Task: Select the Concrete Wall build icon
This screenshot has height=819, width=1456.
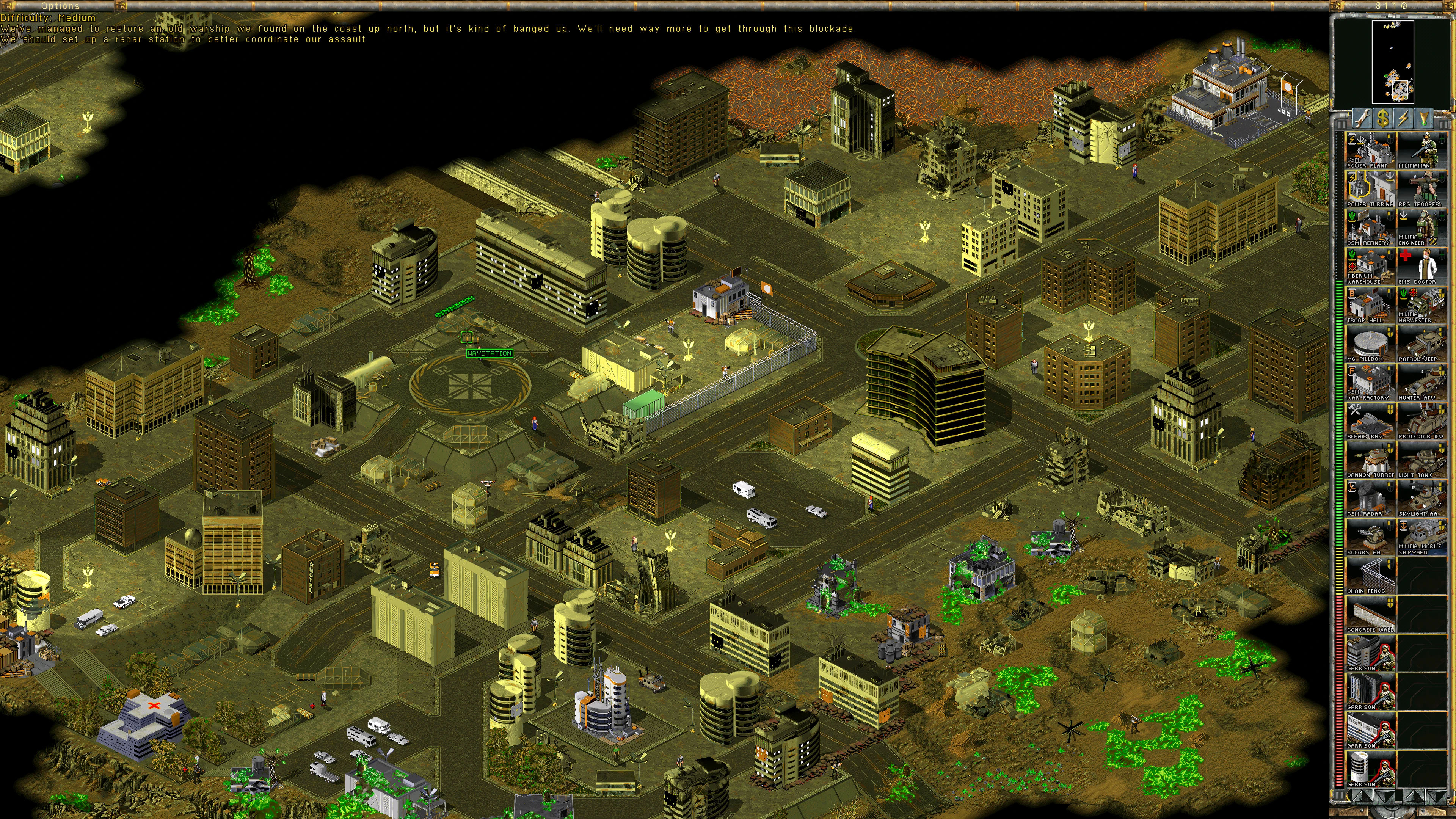Action: pyautogui.click(x=1370, y=614)
